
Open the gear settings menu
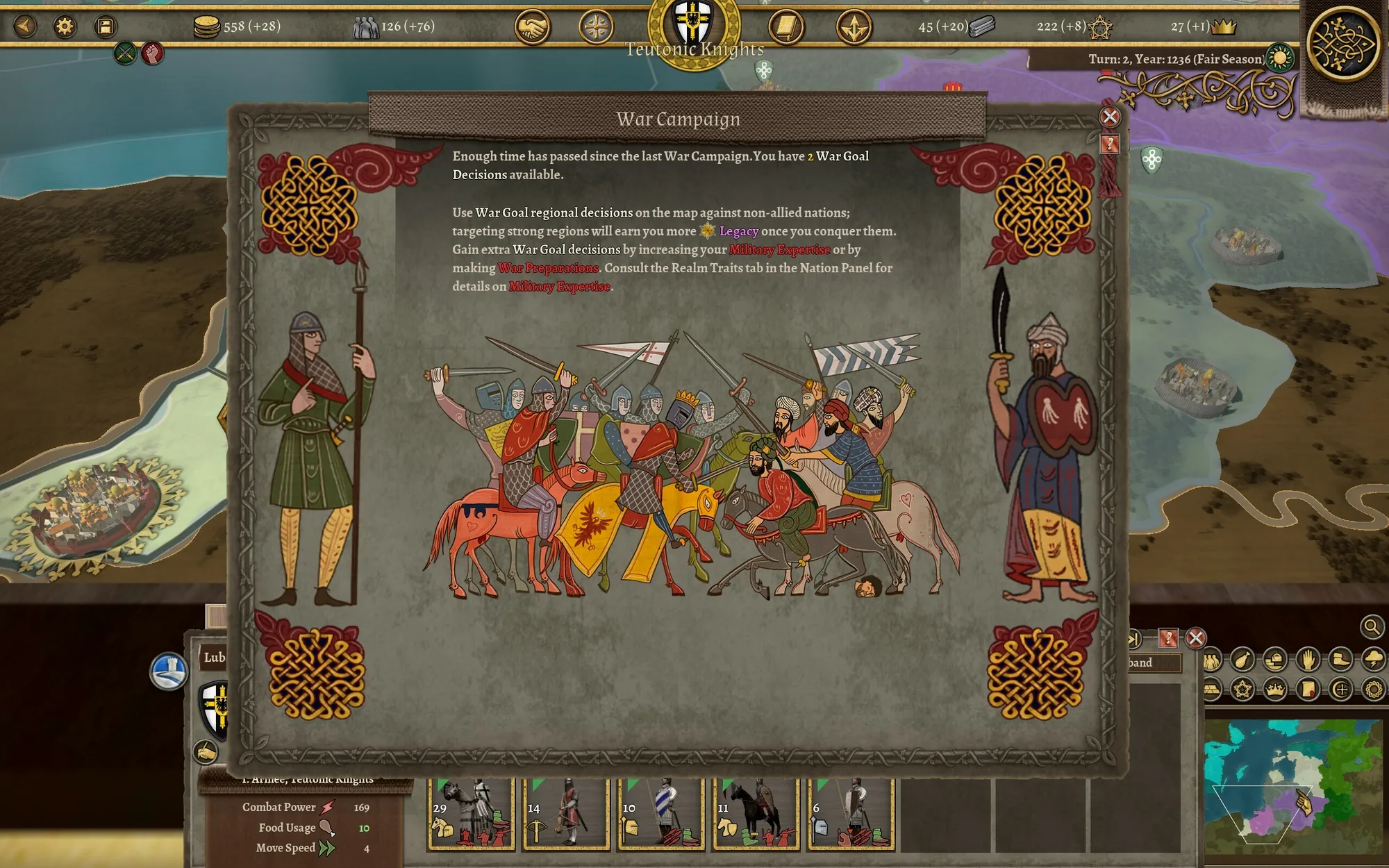(65, 26)
